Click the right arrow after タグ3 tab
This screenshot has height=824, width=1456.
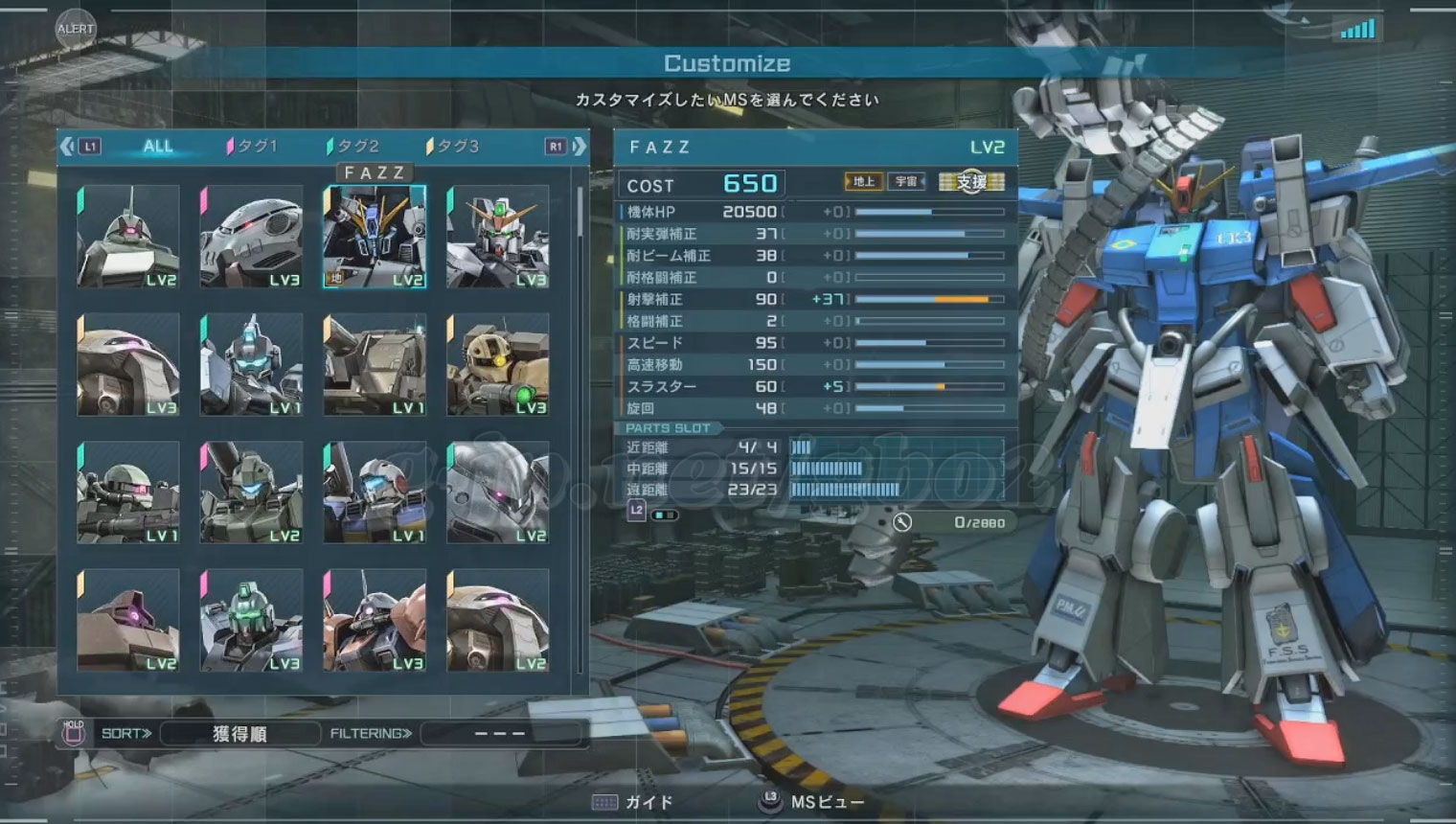580,147
